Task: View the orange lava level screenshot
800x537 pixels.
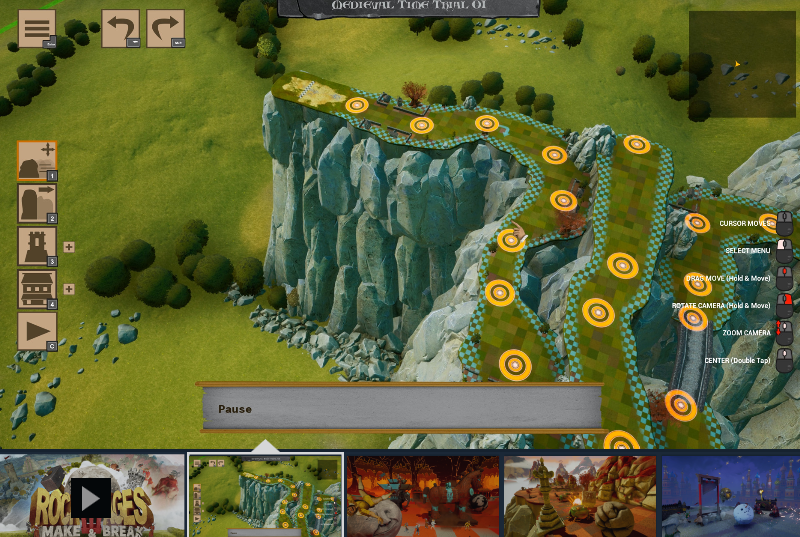Action: (x=422, y=496)
